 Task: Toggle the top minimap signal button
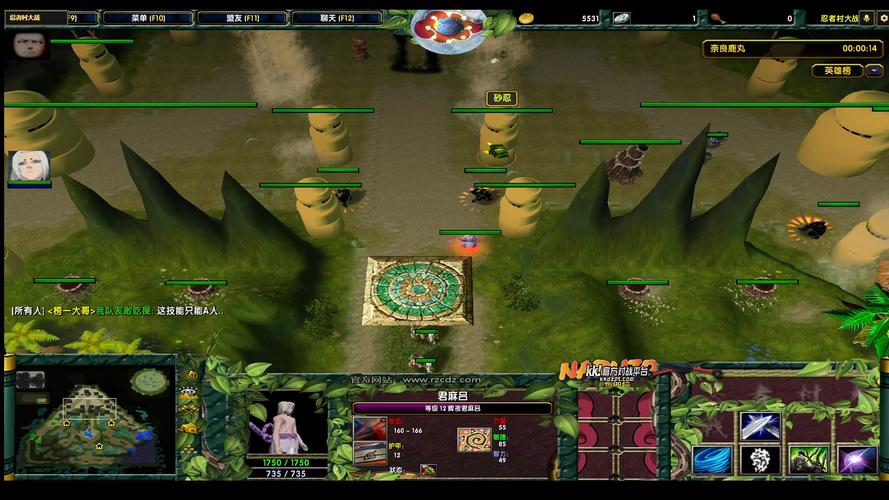187,376
